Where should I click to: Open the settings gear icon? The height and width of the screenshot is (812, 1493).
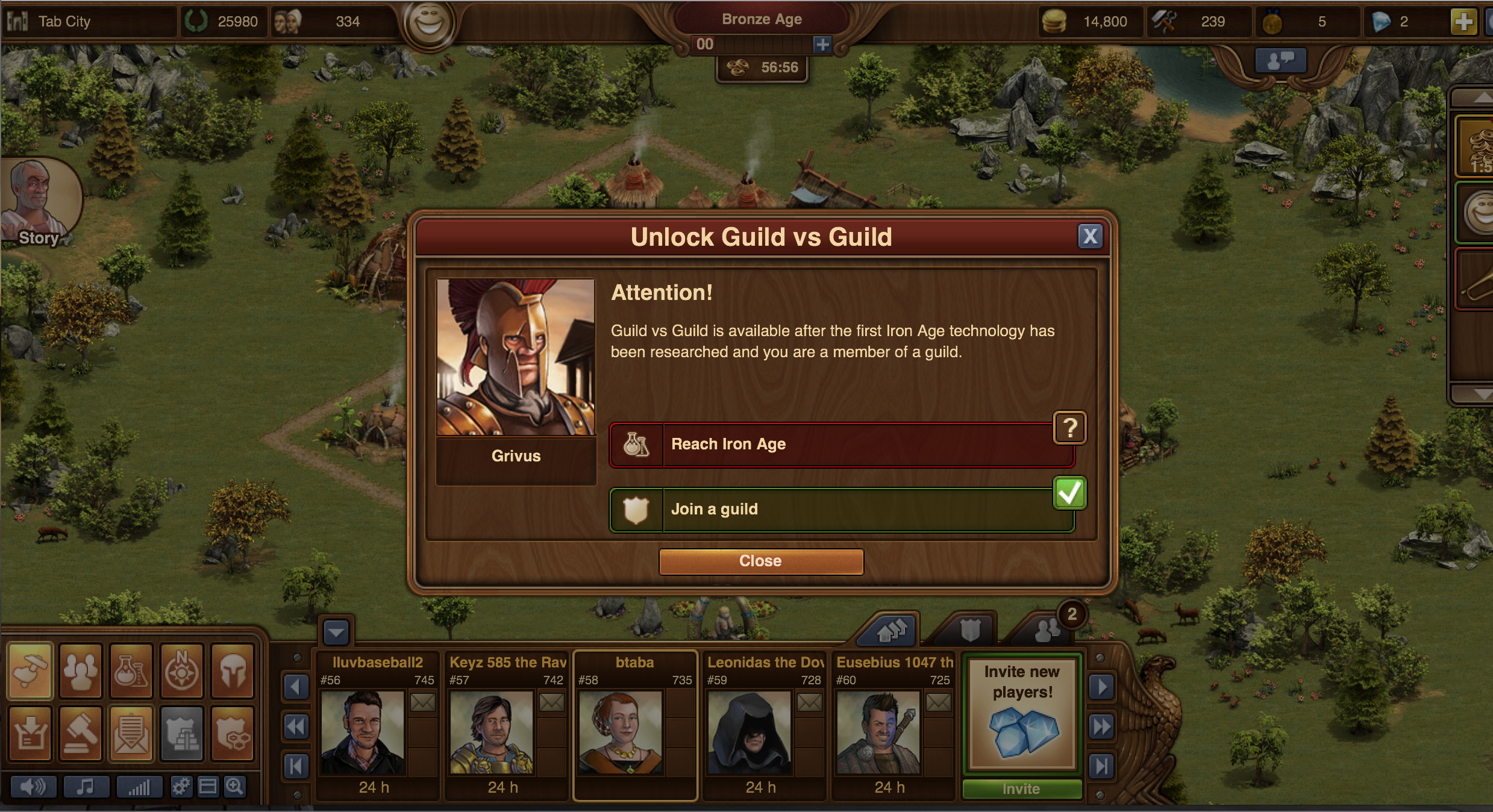181,787
